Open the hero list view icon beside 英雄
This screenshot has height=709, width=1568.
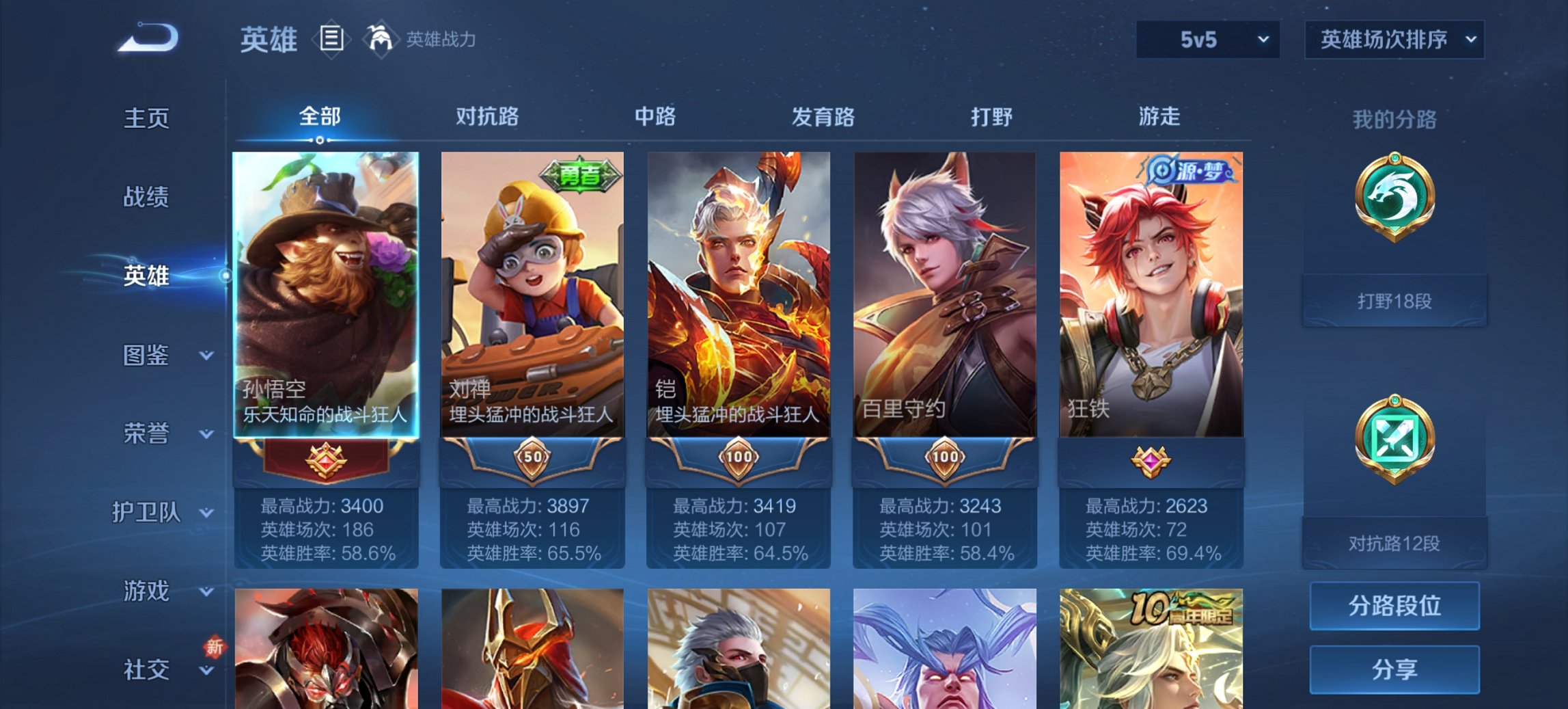point(331,40)
